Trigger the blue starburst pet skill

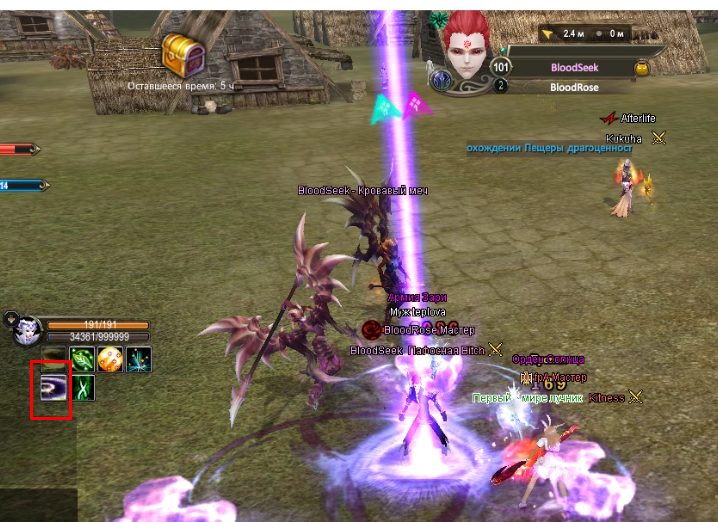click(139, 359)
